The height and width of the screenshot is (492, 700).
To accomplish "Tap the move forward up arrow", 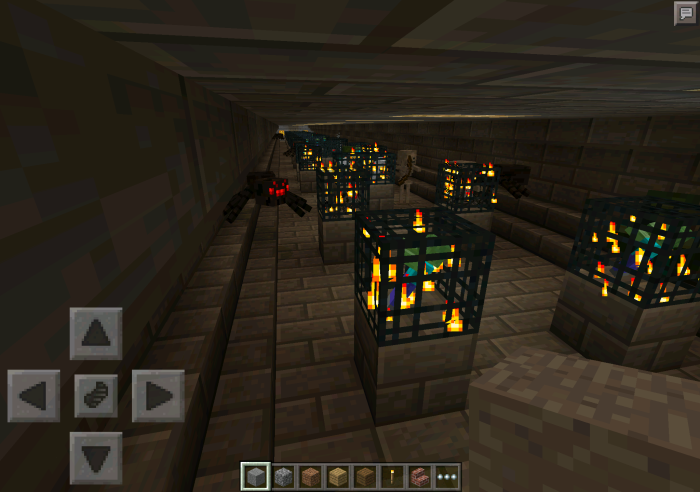I will (x=96, y=334).
